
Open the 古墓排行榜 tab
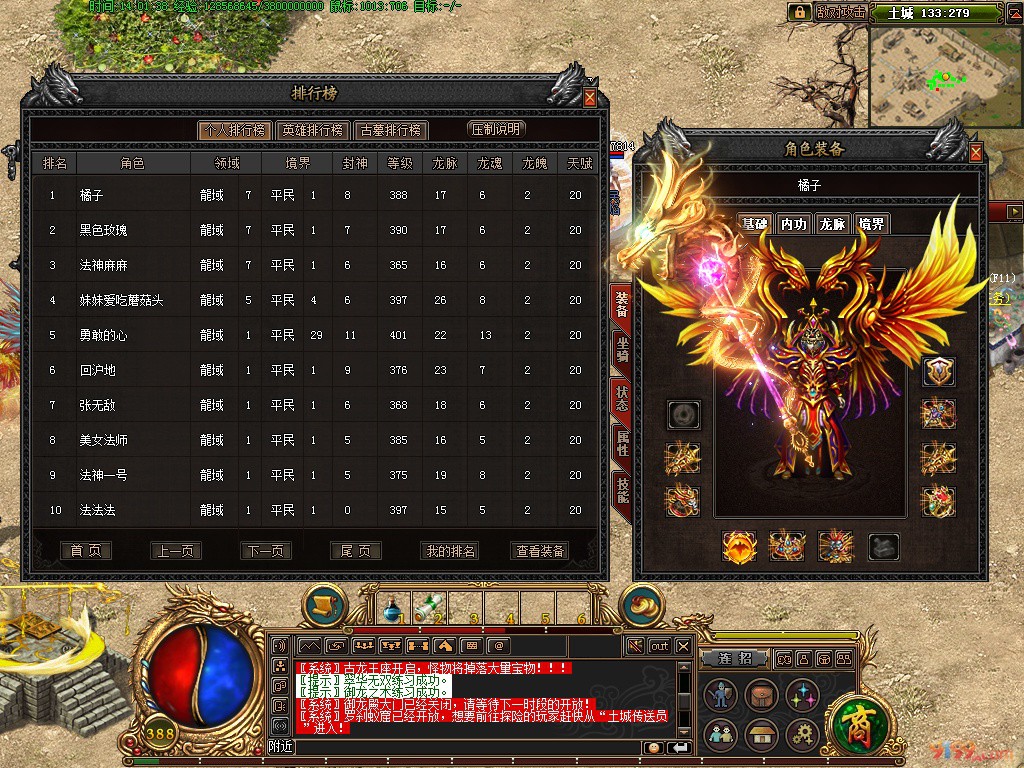click(390, 130)
